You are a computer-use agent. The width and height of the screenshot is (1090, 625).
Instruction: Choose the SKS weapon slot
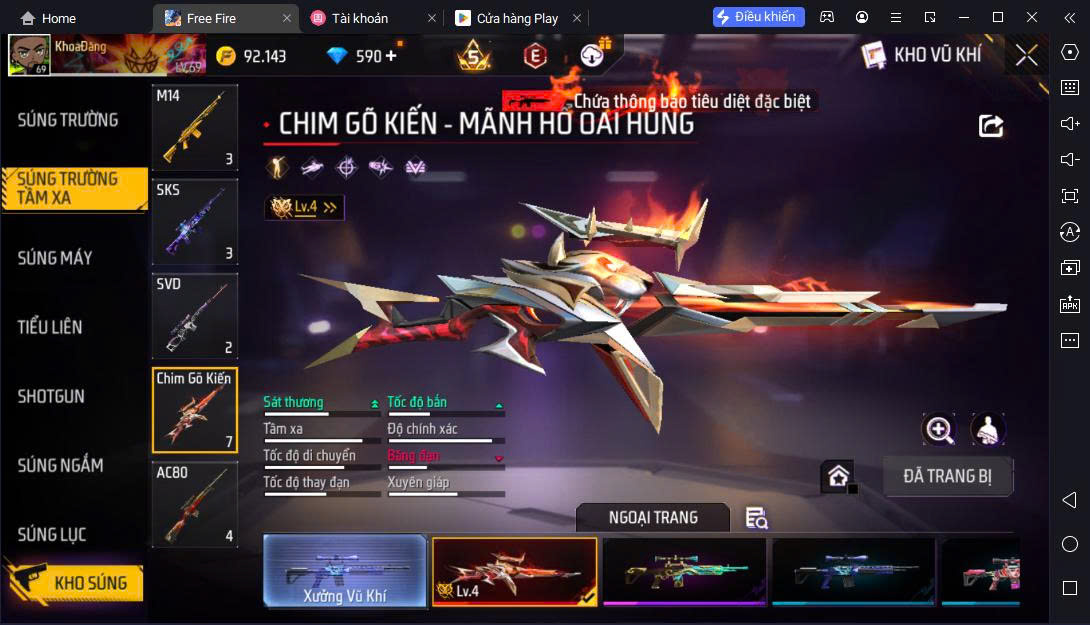195,222
